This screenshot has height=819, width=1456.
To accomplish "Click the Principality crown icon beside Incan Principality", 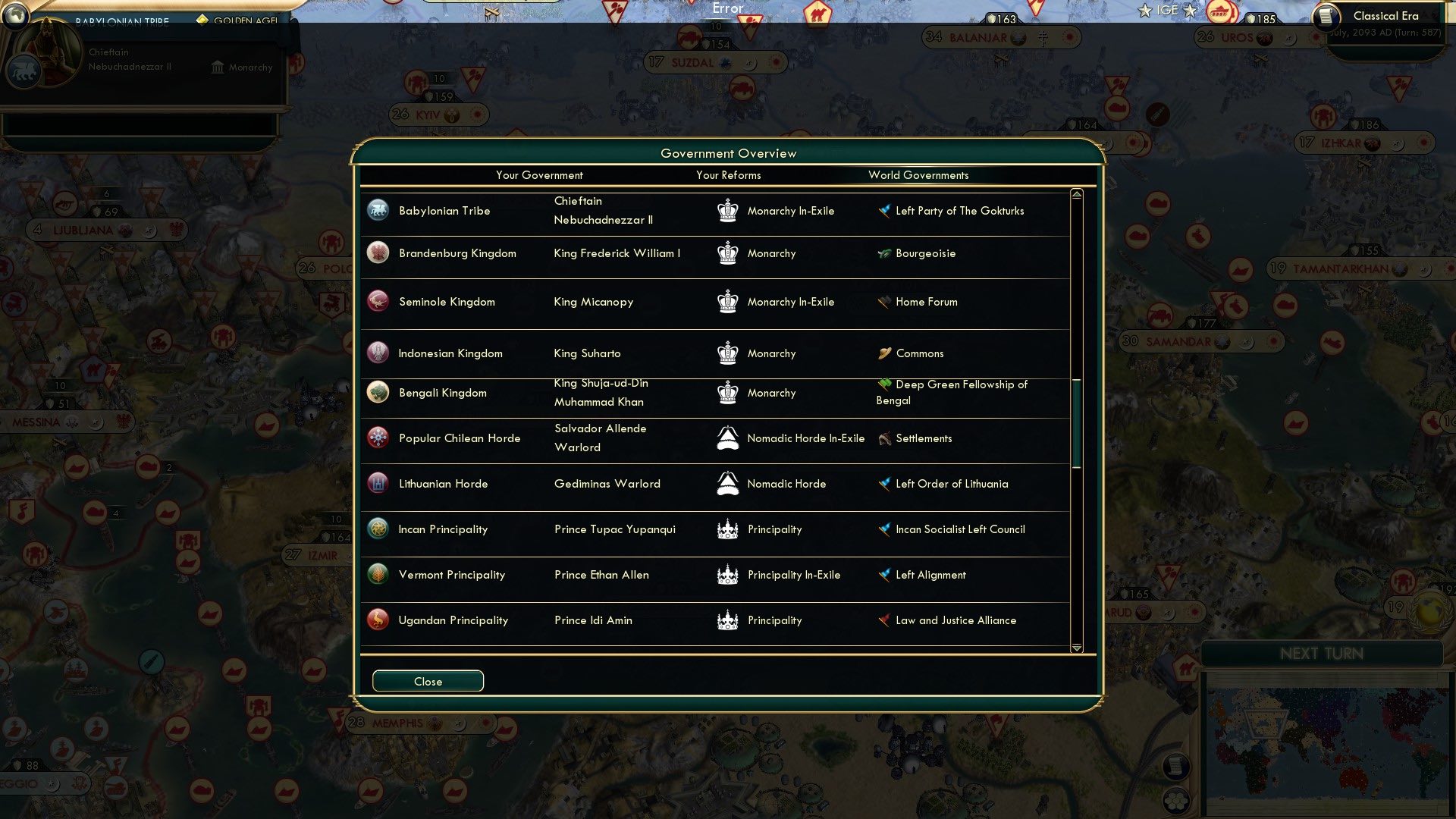I will (x=727, y=529).
